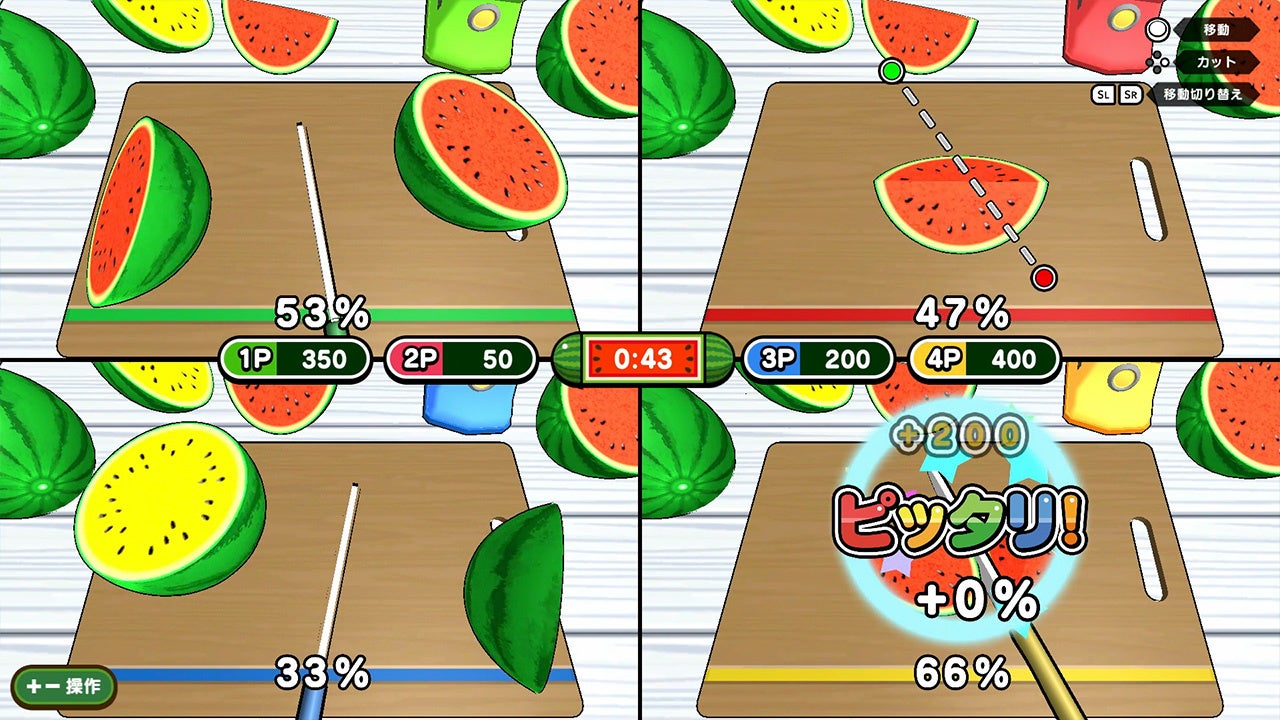Select the D-pad buttons icon
Screen dimensions: 1280x720
(x=1158, y=62)
